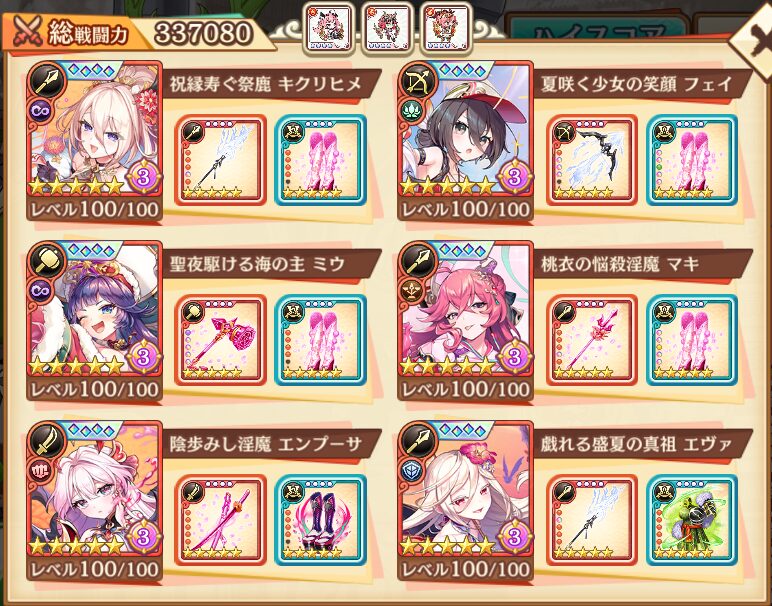Select フェイ's pink boots armor slot
This screenshot has height=606, width=772.
point(691,161)
